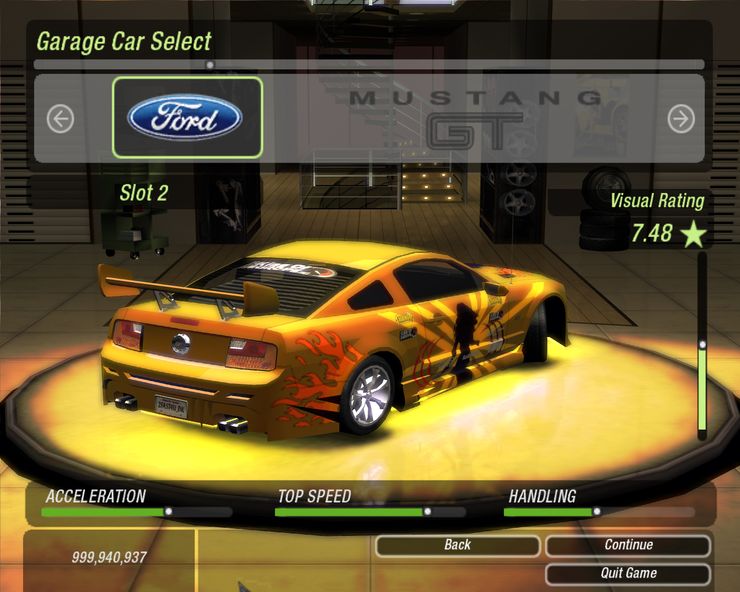Quit the game from the garage
Screen dimensions: 740x592
[628, 573]
